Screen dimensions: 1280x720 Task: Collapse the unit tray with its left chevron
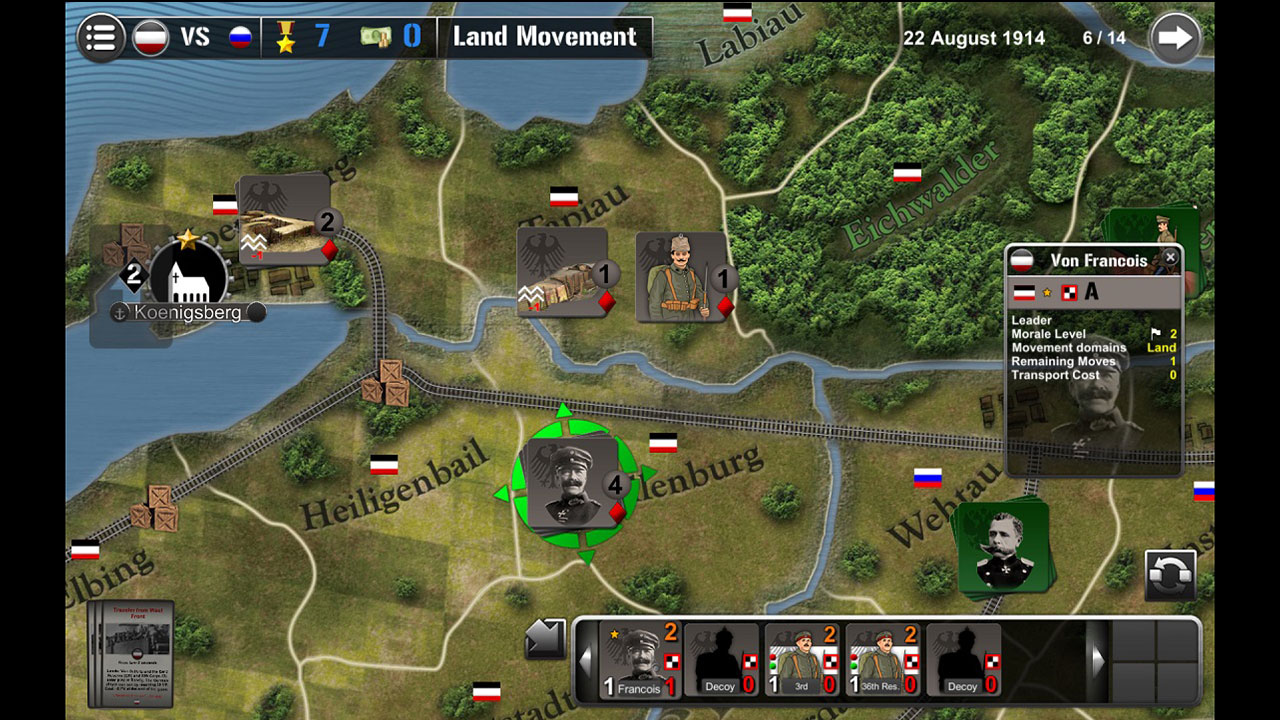(x=583, y=660)
